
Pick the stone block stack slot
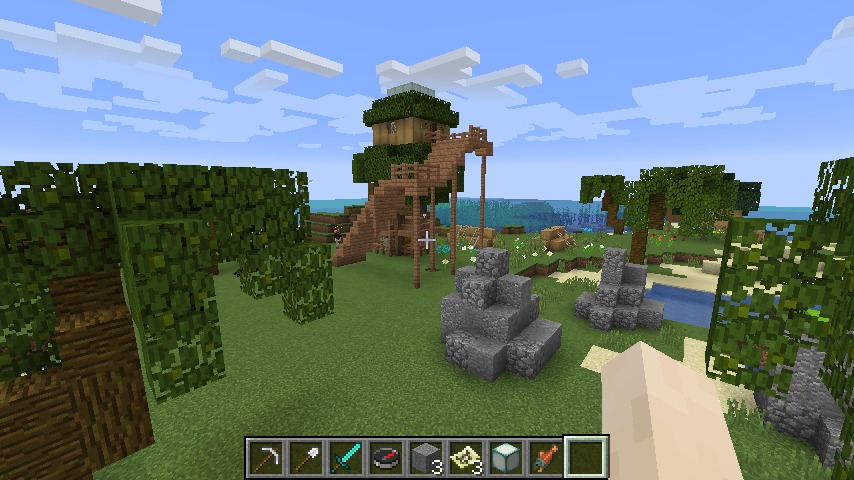(426, 457)
